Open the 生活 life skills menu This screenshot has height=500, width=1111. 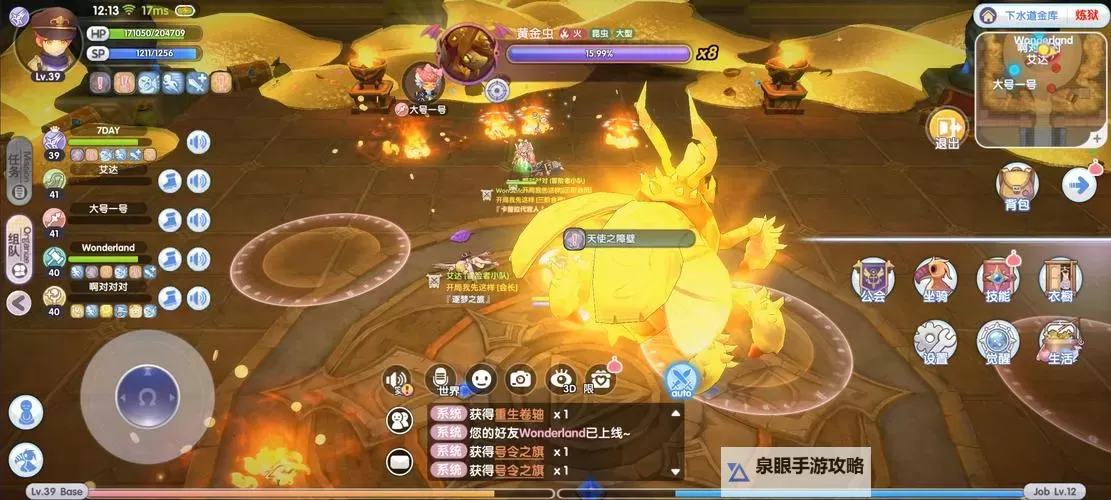[1060, 341]
